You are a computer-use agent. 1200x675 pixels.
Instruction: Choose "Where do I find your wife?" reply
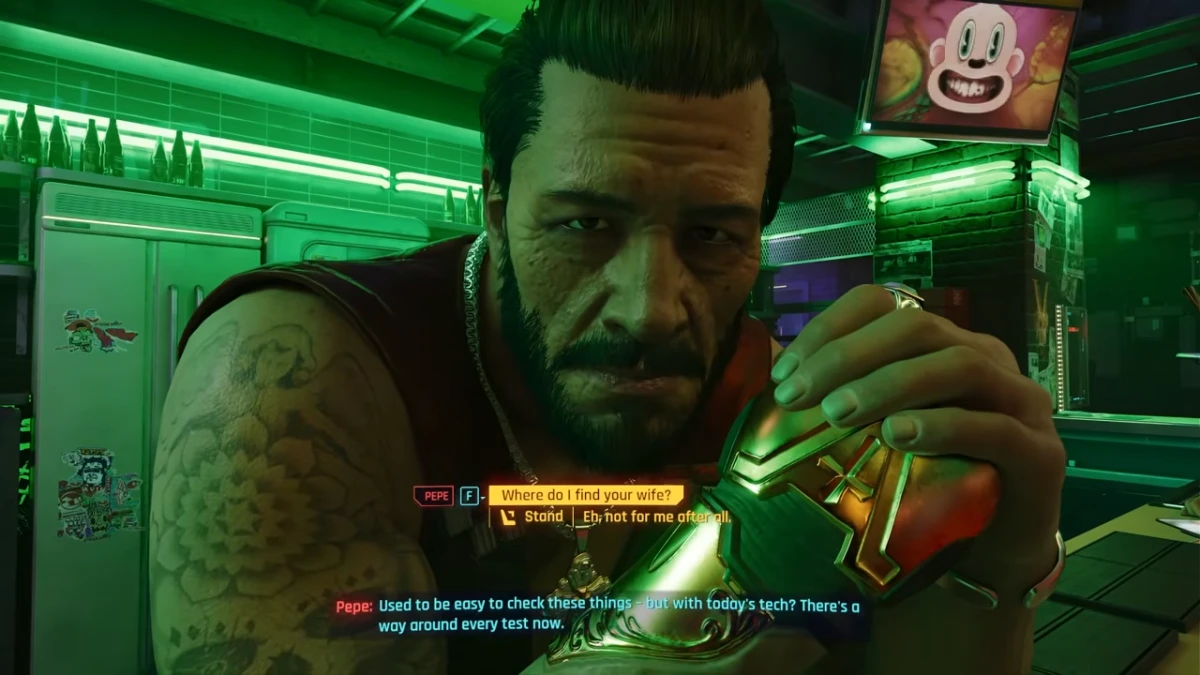click(586, 495)
